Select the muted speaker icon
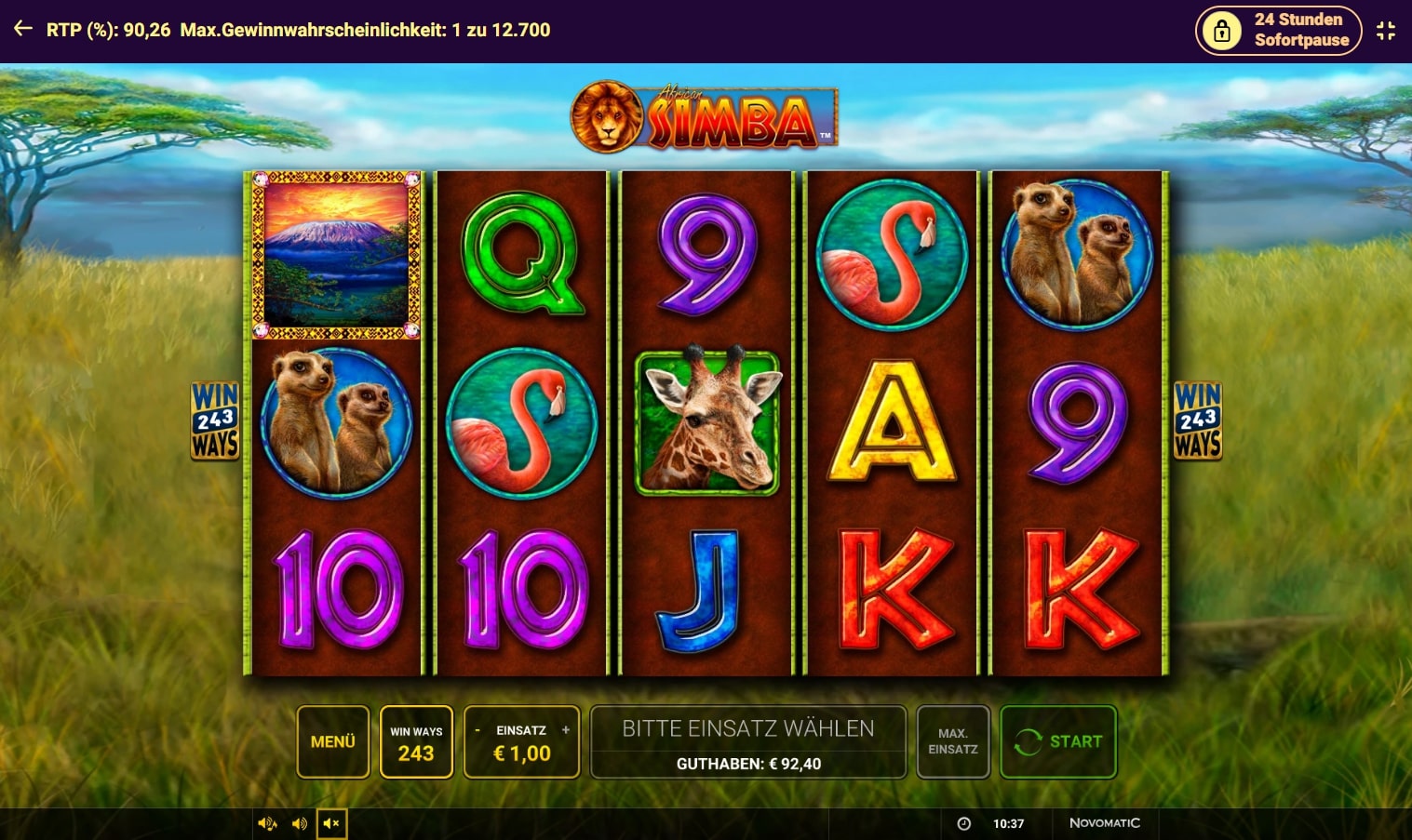The image size is (1412, 840). tap(331, 823)
